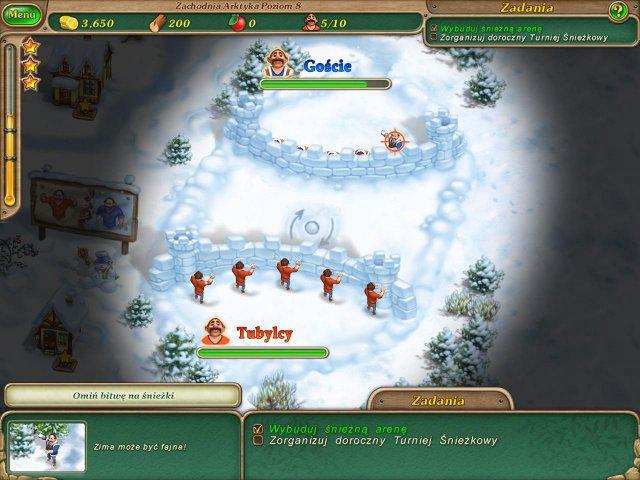640x480 pixels.
Task: Hit the red crosshair target on the snow wall
Action: point(395,142)
